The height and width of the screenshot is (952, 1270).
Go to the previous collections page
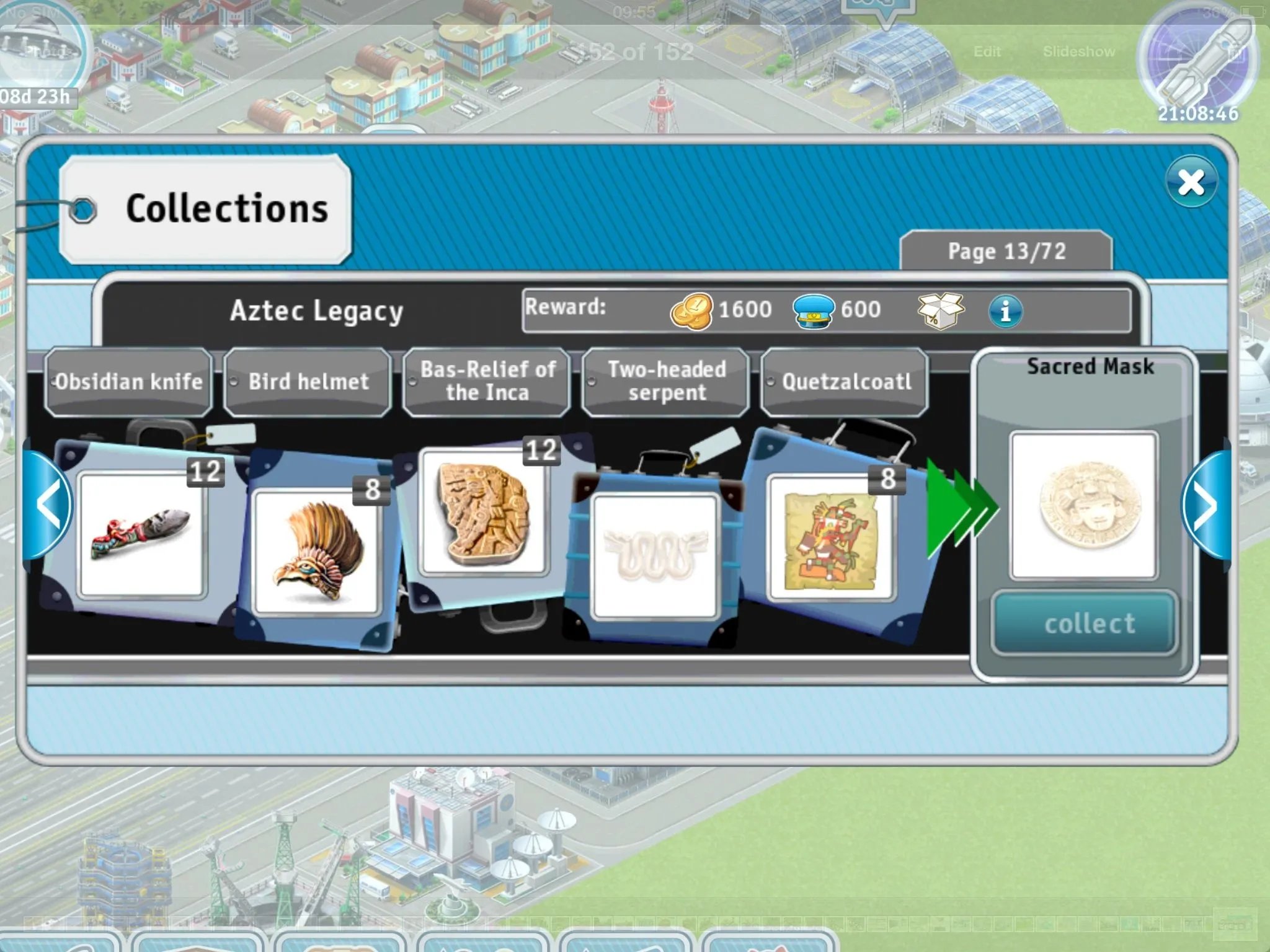click(48, 506)
